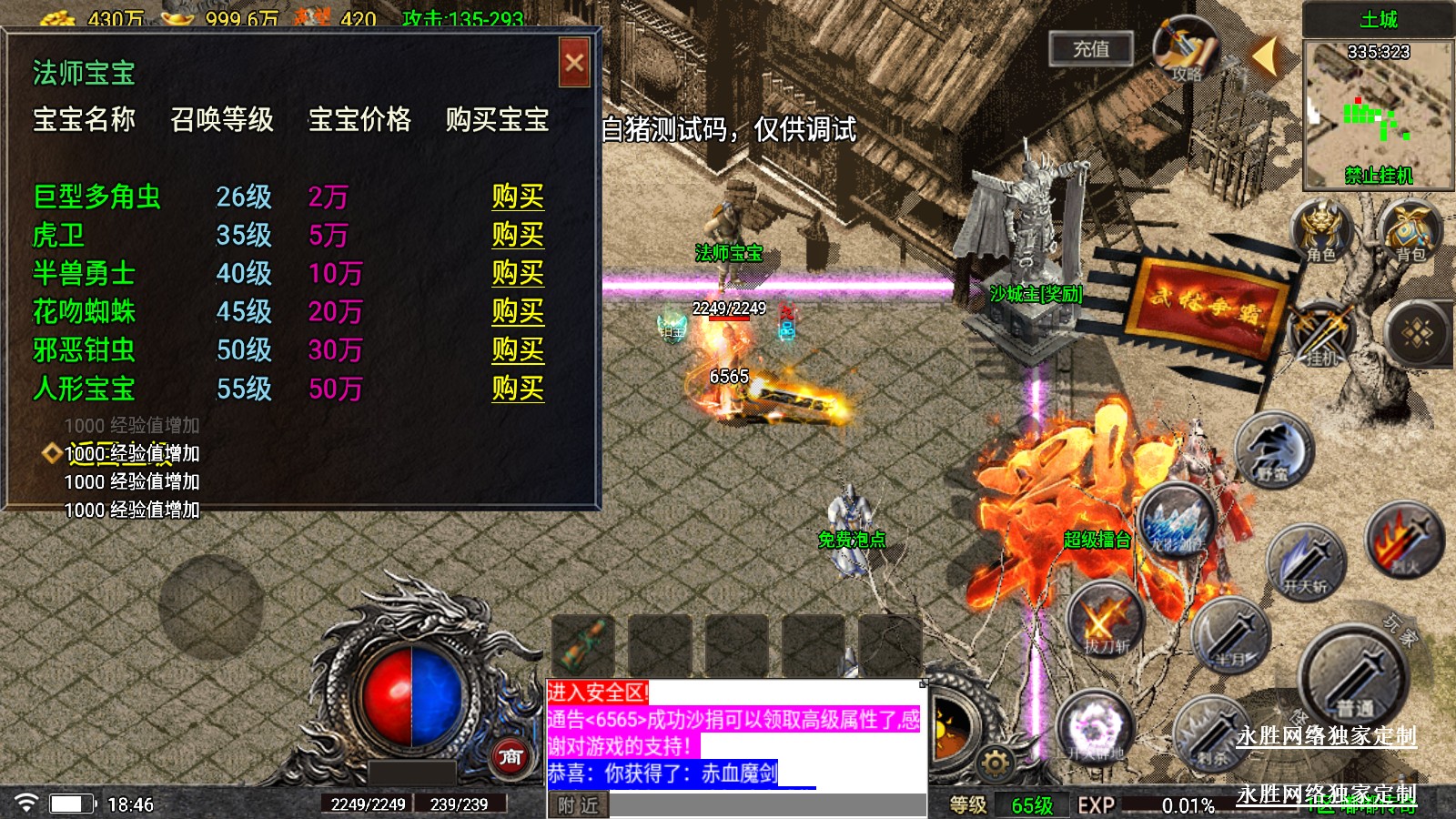Open the 充值 recharge button
1456x819 pixels.
tap(1090, 49)
